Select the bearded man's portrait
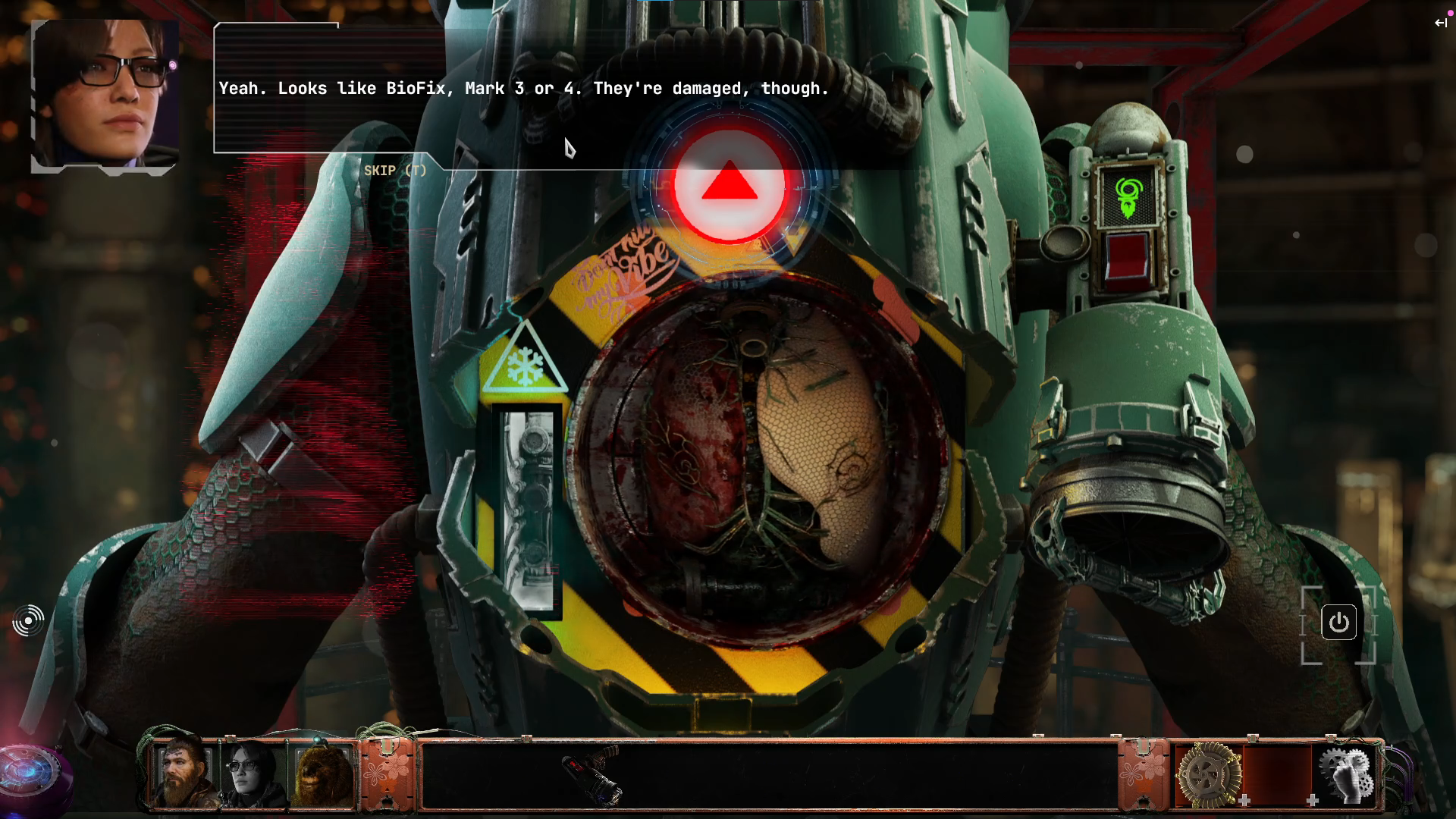The width and height of the screenshot is (1456, 819). pos(184,773)
